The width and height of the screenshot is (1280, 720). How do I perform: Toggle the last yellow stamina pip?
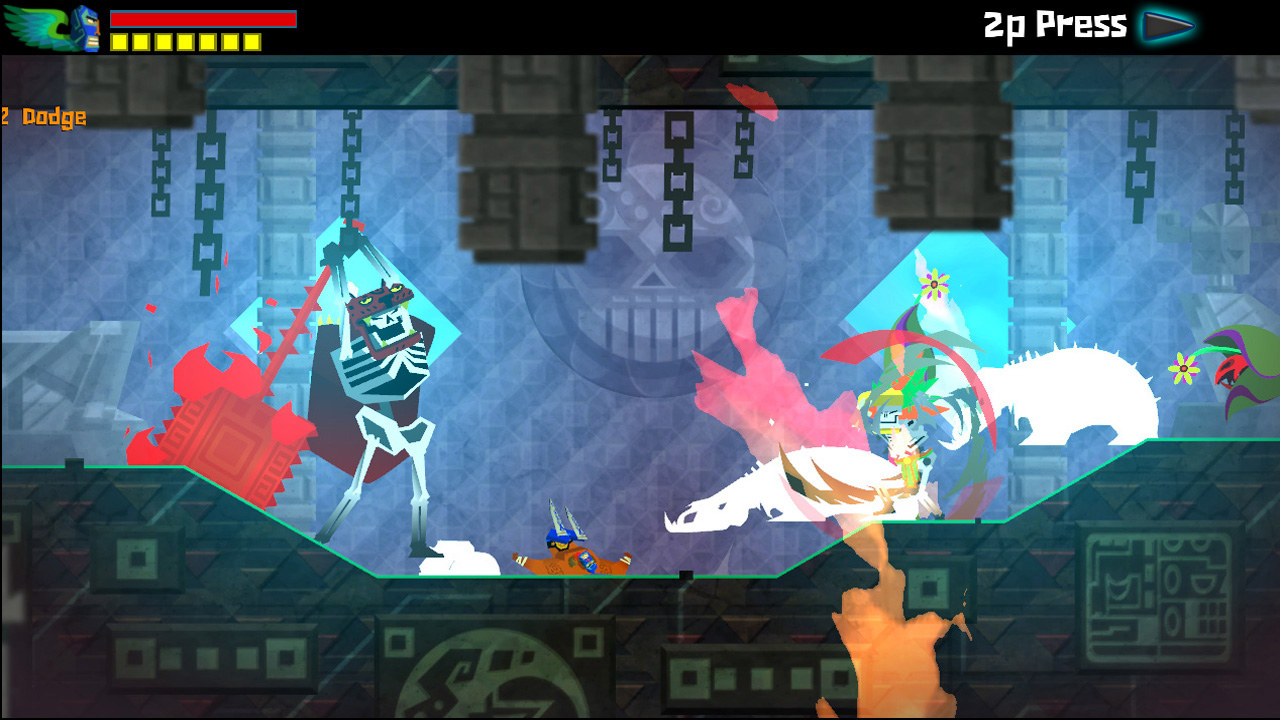[252, 41]
